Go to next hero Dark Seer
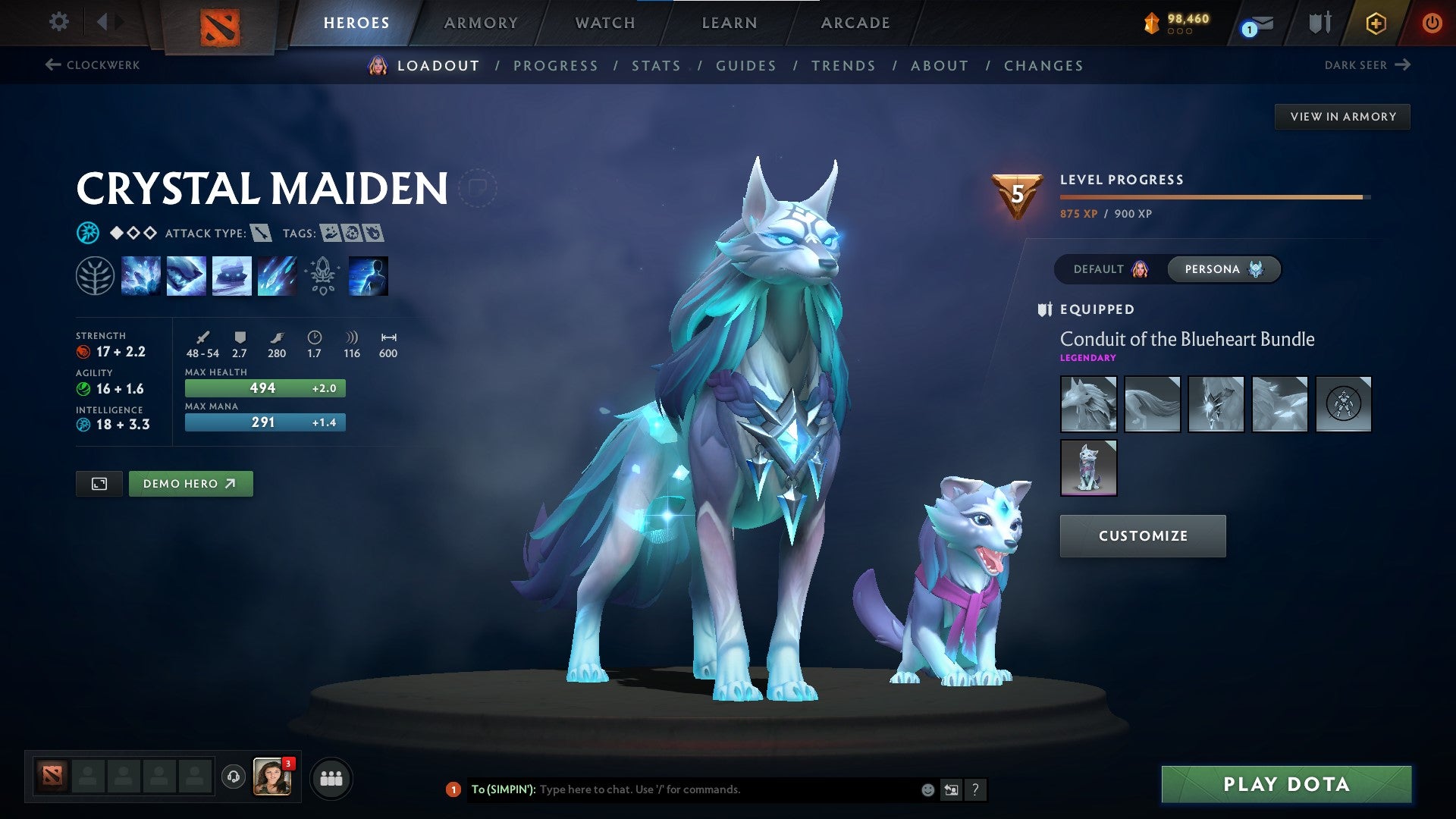 pyautogui.click(x=1370, y=65)
